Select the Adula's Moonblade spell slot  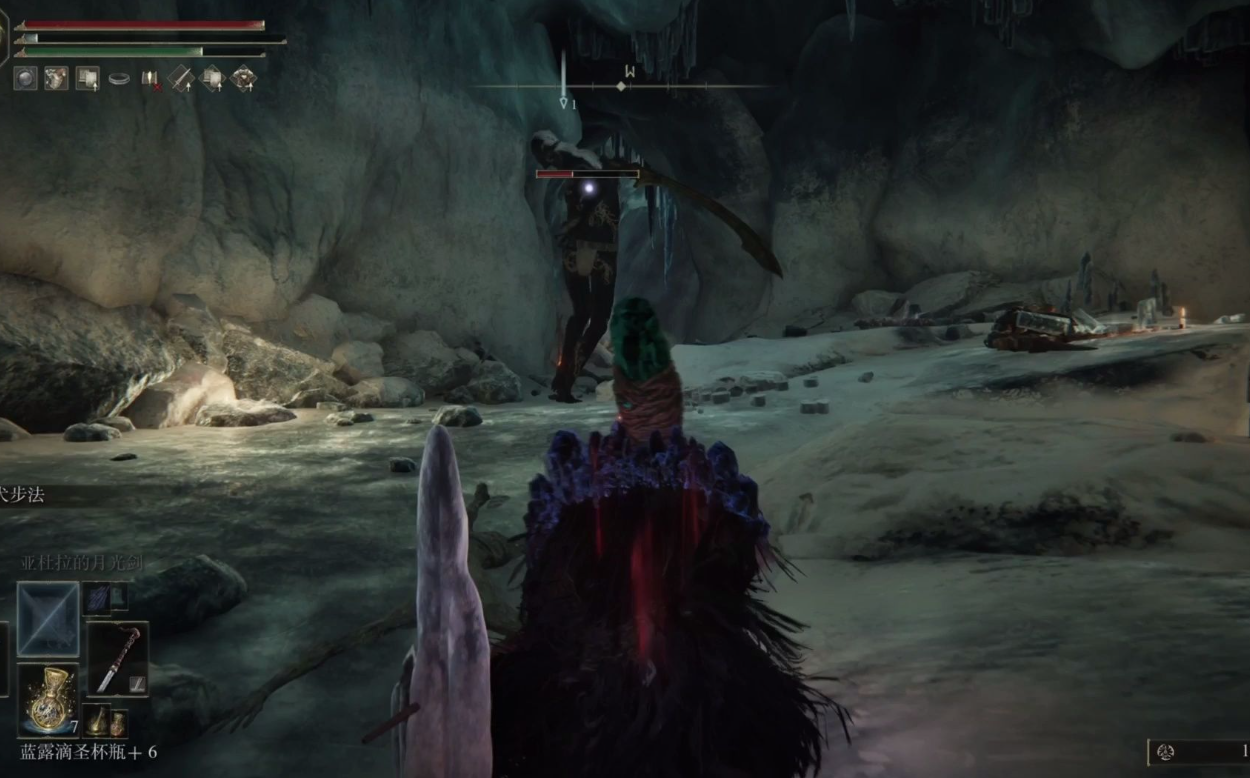point(48,620)
